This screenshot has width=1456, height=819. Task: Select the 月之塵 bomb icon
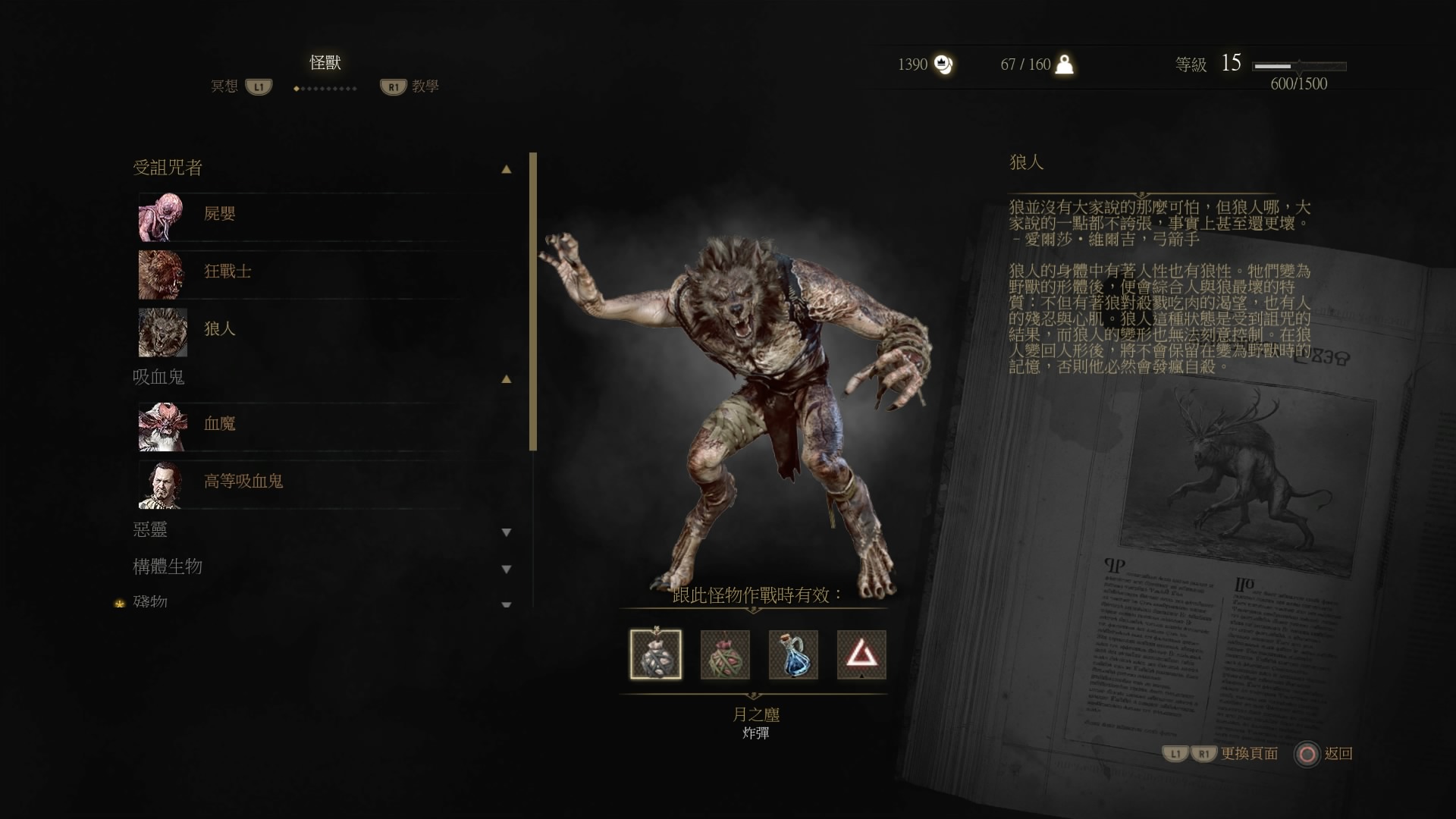pyautogui.click(x=655, y=654)
